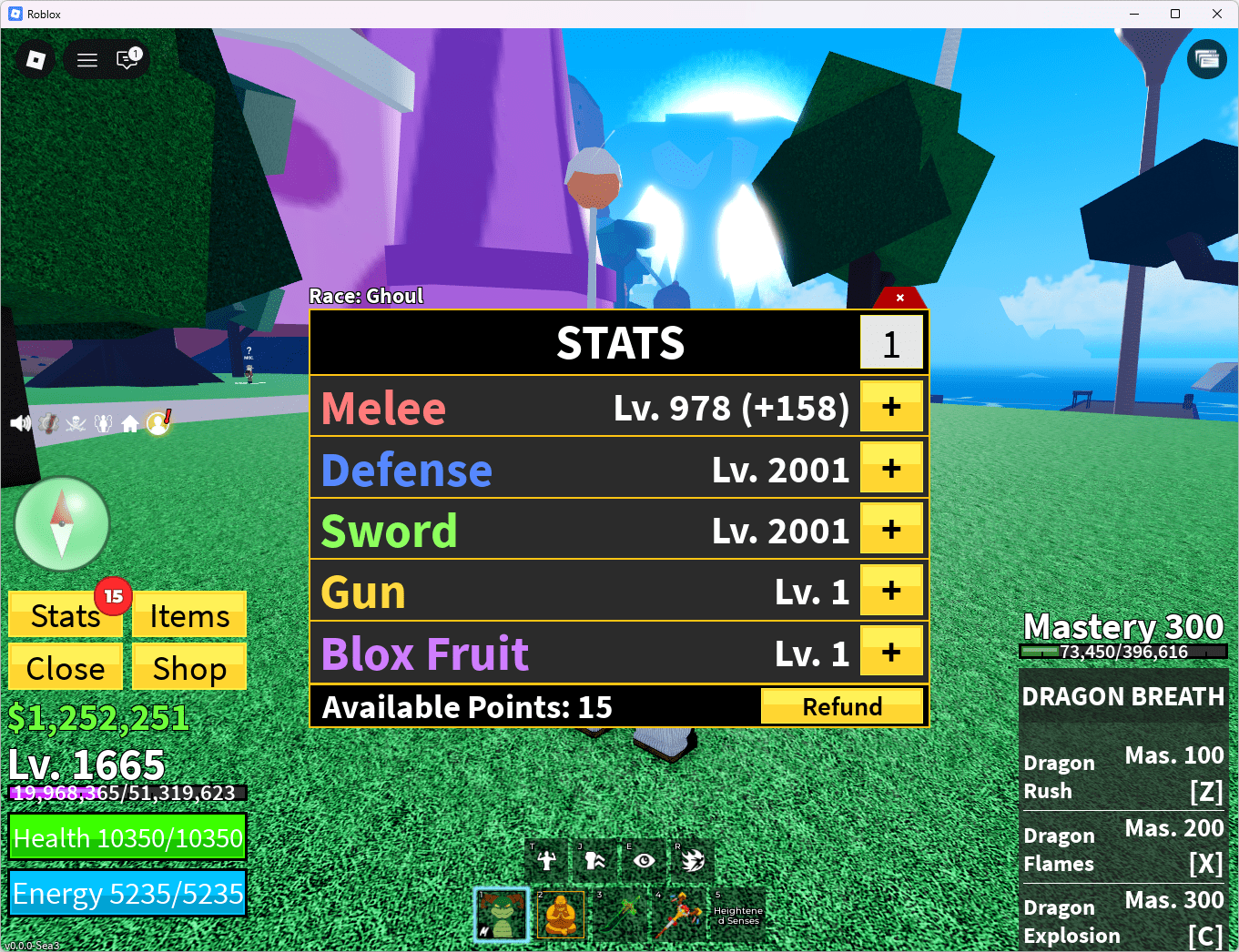
Task: Activate the flame dash ability bound to R
Action: tap(692, 859)
